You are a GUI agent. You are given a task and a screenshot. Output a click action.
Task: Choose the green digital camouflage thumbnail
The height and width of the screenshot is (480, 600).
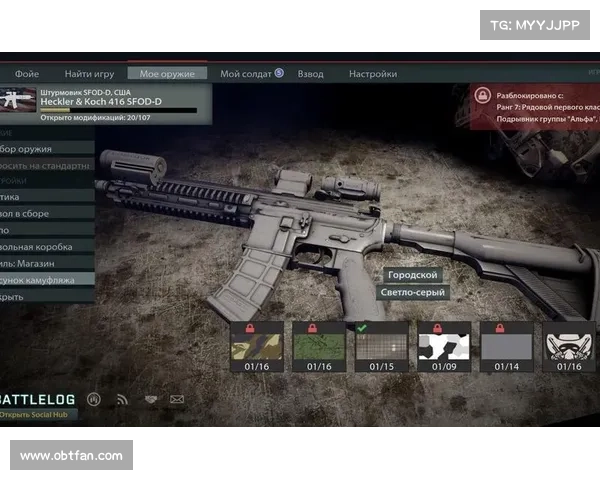(x=320, y=346)
